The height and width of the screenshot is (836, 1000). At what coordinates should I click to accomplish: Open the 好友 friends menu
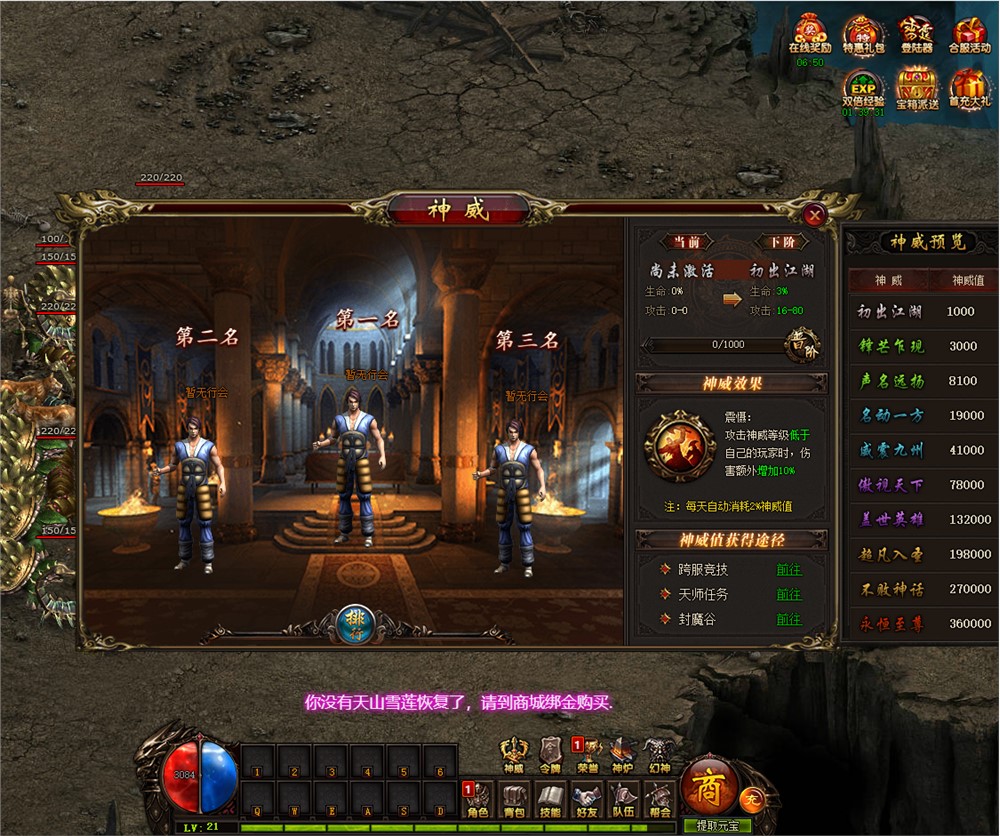[x=587, y=798]
